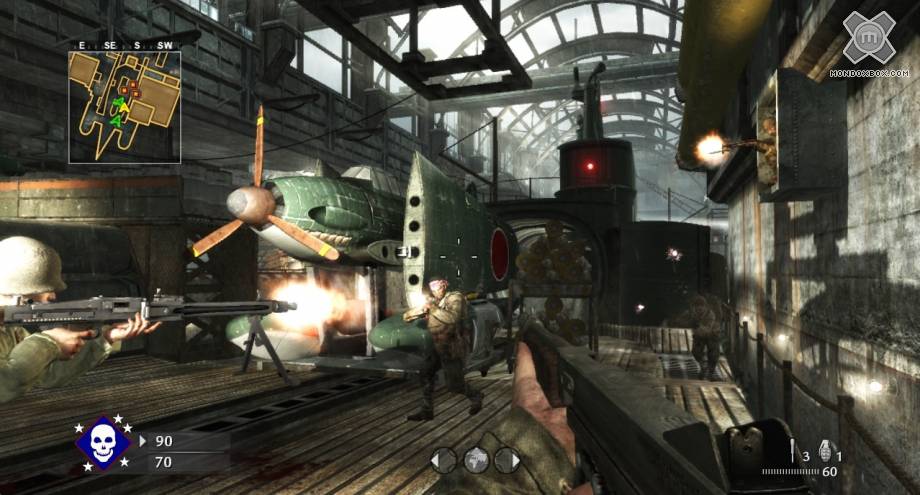Select the right arrow d-pad slot
Viewport: 920px width, 495px height.
coord(508,460)
